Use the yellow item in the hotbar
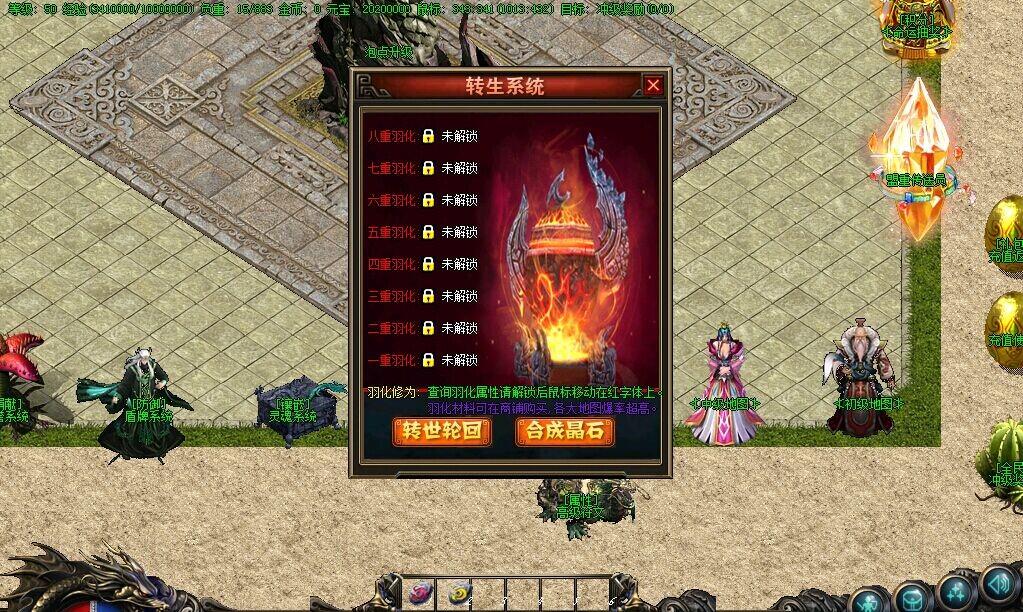This screenshot has height=612, width=1023. (x=459, y=592)
